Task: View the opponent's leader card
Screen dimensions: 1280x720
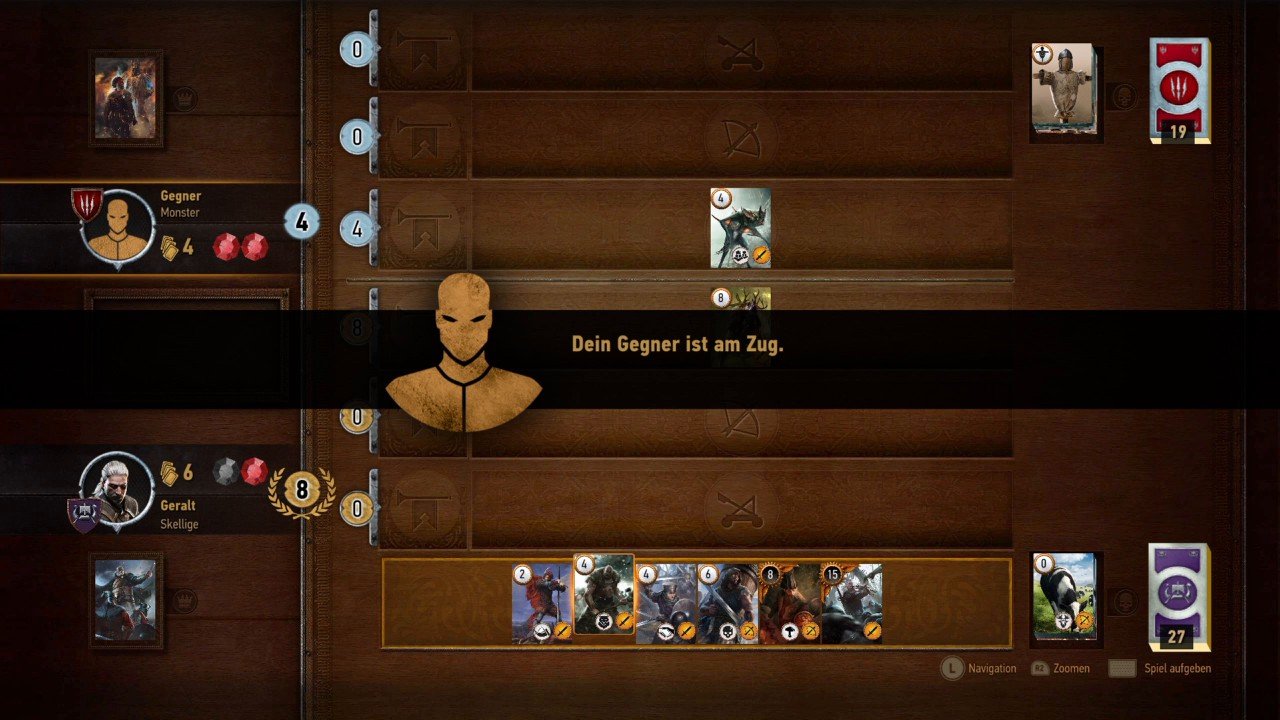Action: click(126, 98)
